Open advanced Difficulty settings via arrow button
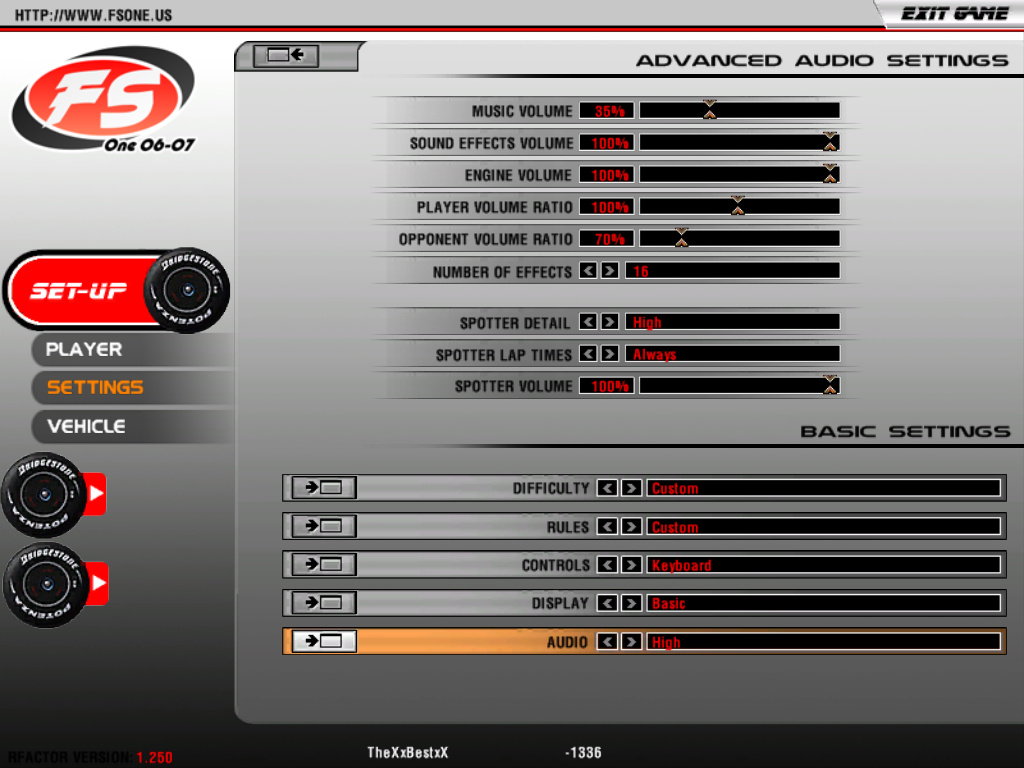Image resolution: width=1024 pixels, height=768 pixels. point(323,488)
